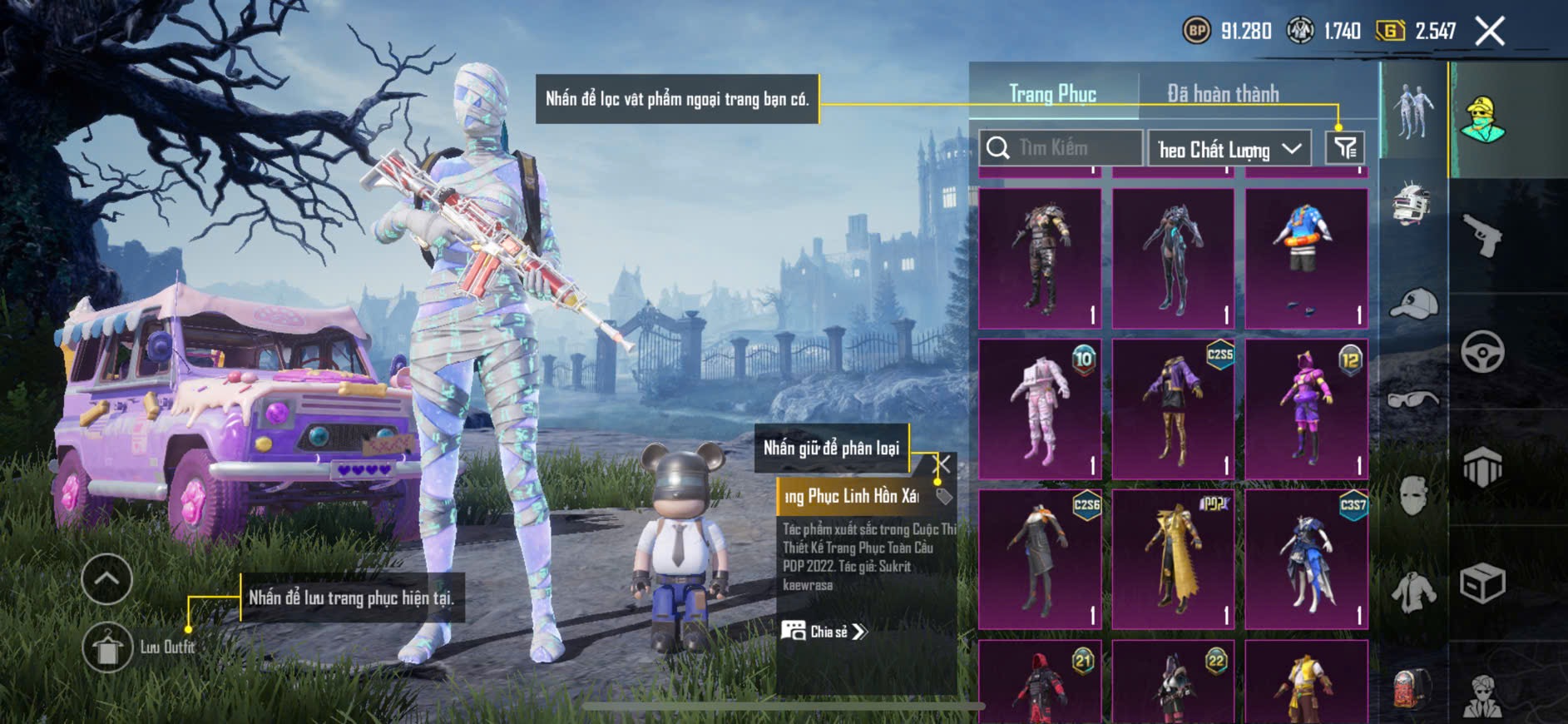Screen dimensions: 1568x724
Task: Open the Theo Chất Lượng sort dropdown
Action: click(x=1229, y=149)
